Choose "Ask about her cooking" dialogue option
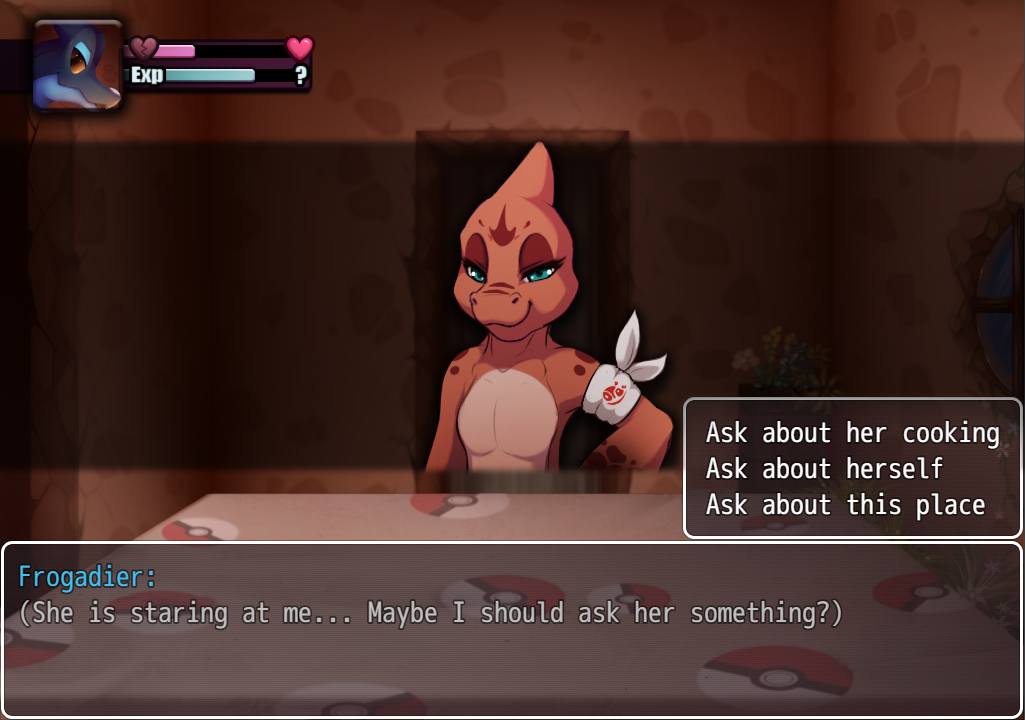 tap(852, 433)
